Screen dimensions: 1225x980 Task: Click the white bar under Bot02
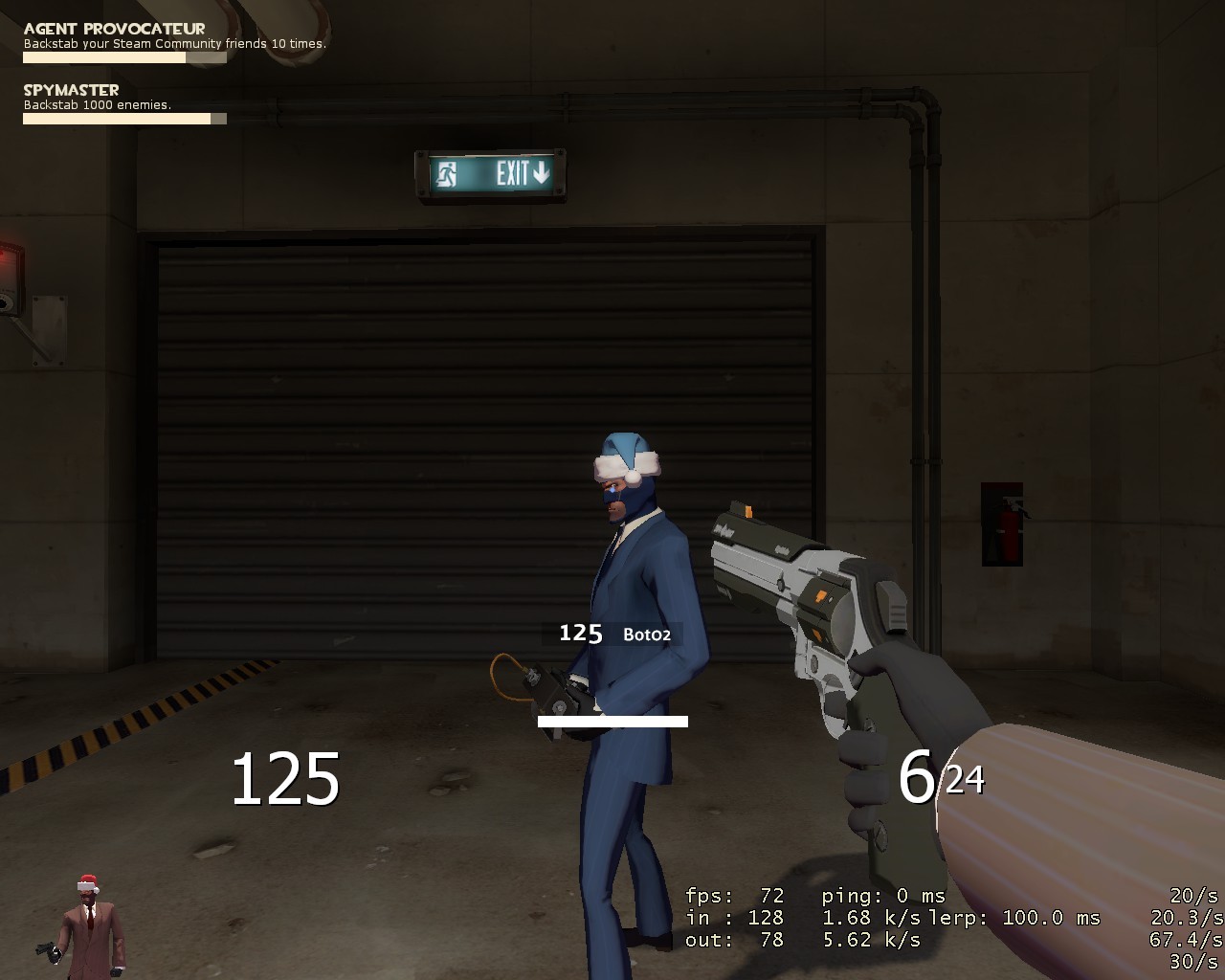tap(612, 721)
